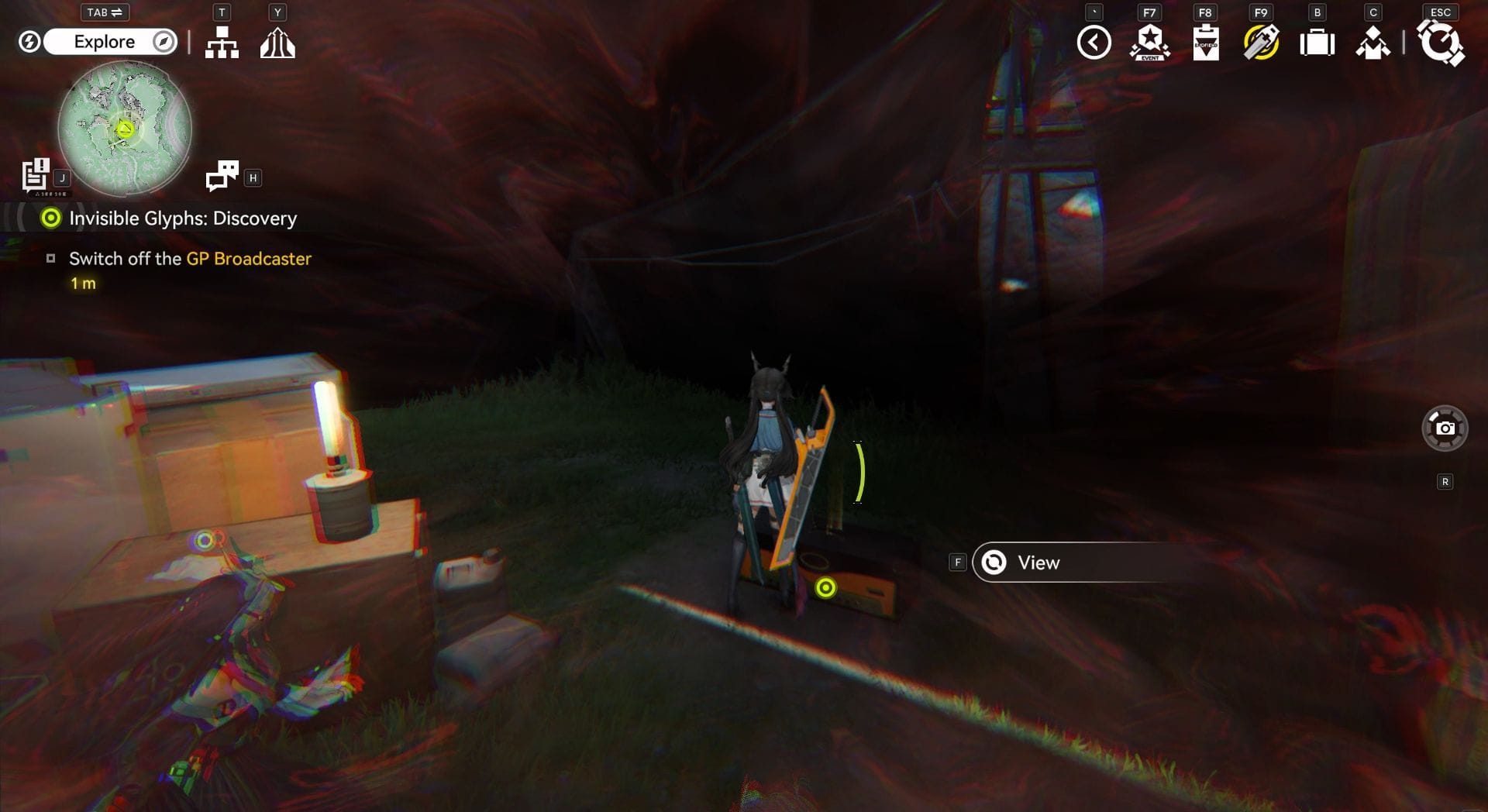Select the Invisible Glyphs: Discovery quest tracker
The height and width of the screenshot is (812, 1488).
tap(182, 218)
